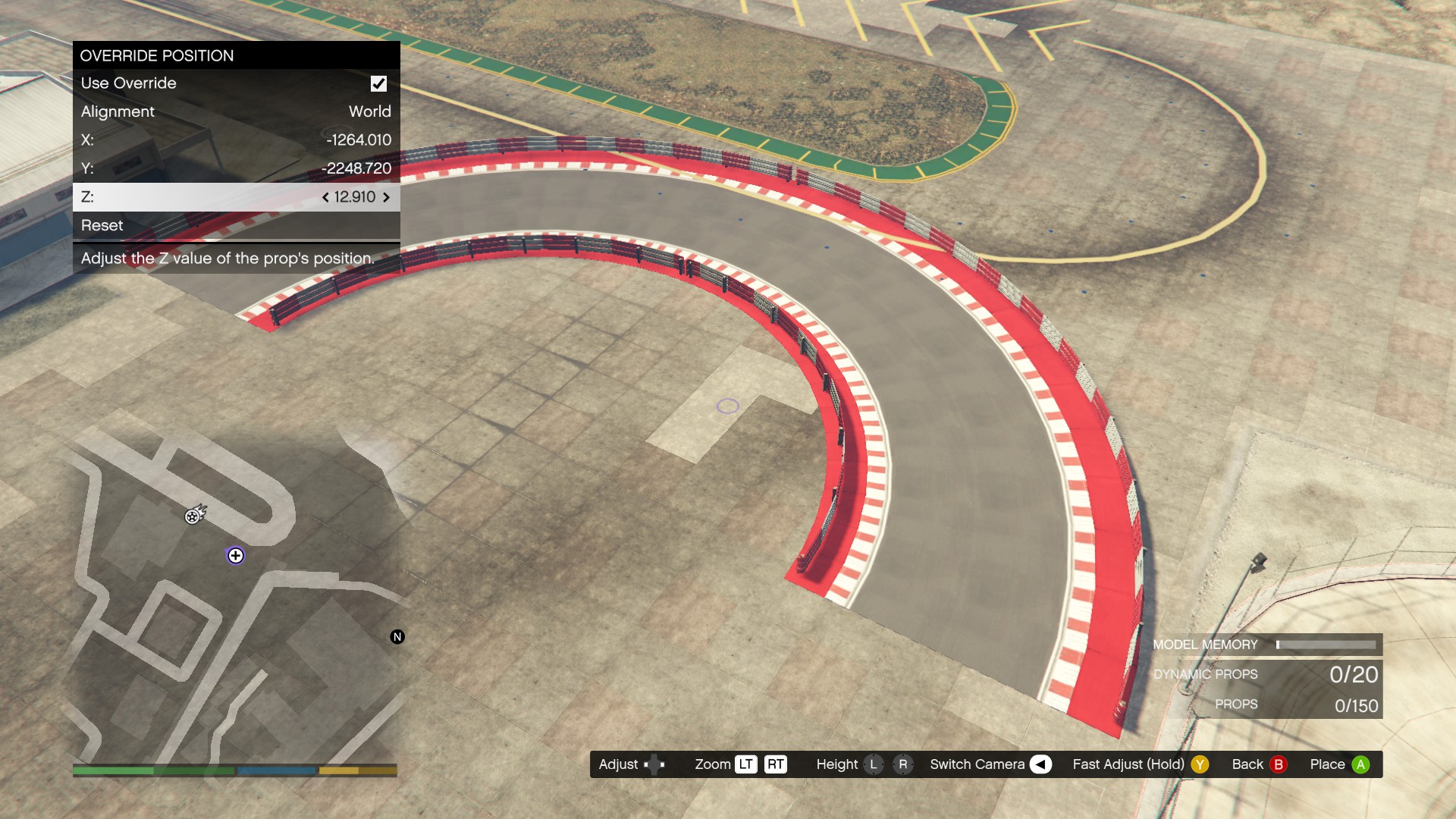
Task: Click the race flag marker on minimap
Action: click(x=194, y=516)
